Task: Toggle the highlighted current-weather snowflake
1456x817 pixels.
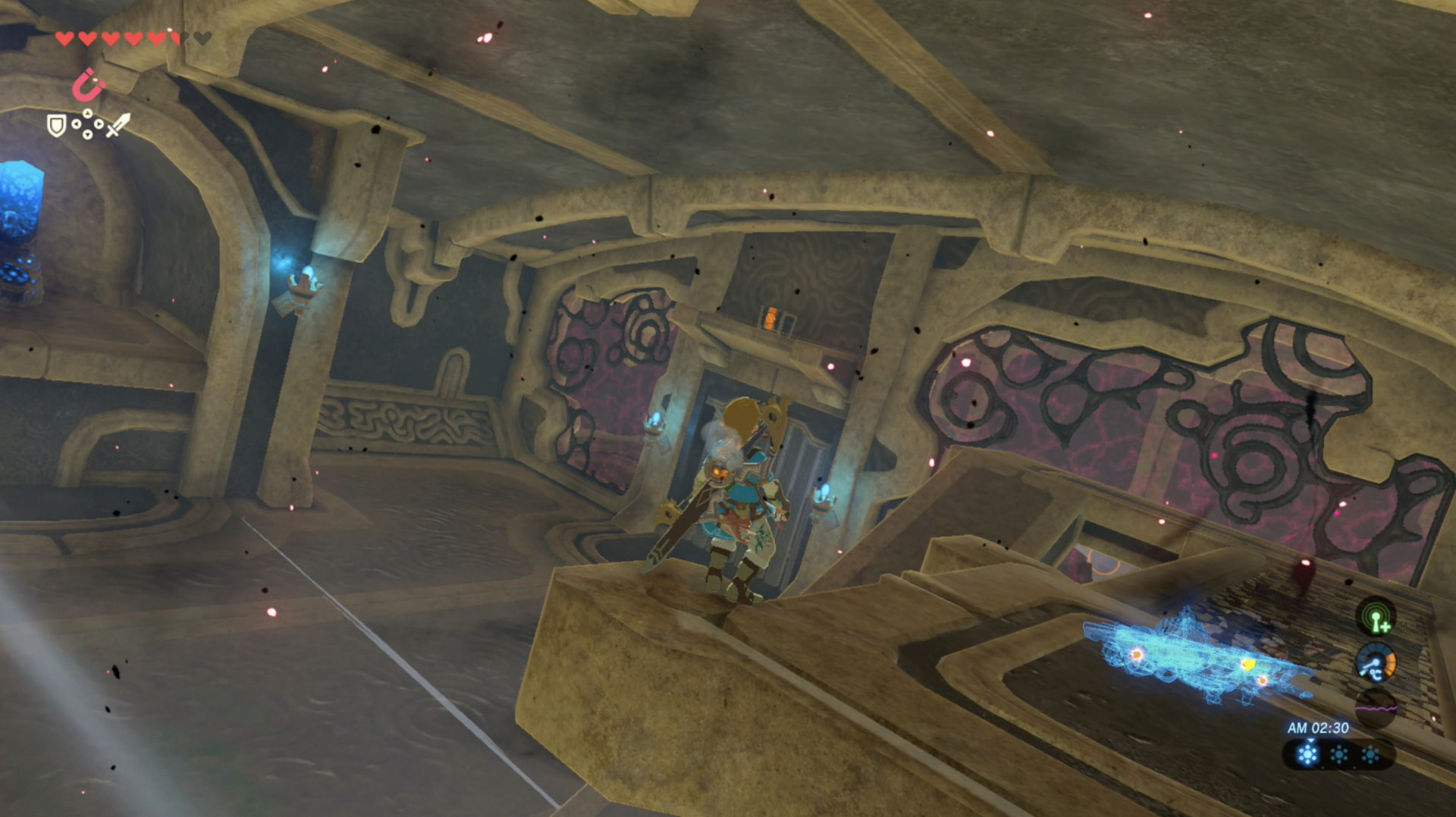Action: click(x=1307, y=753)
